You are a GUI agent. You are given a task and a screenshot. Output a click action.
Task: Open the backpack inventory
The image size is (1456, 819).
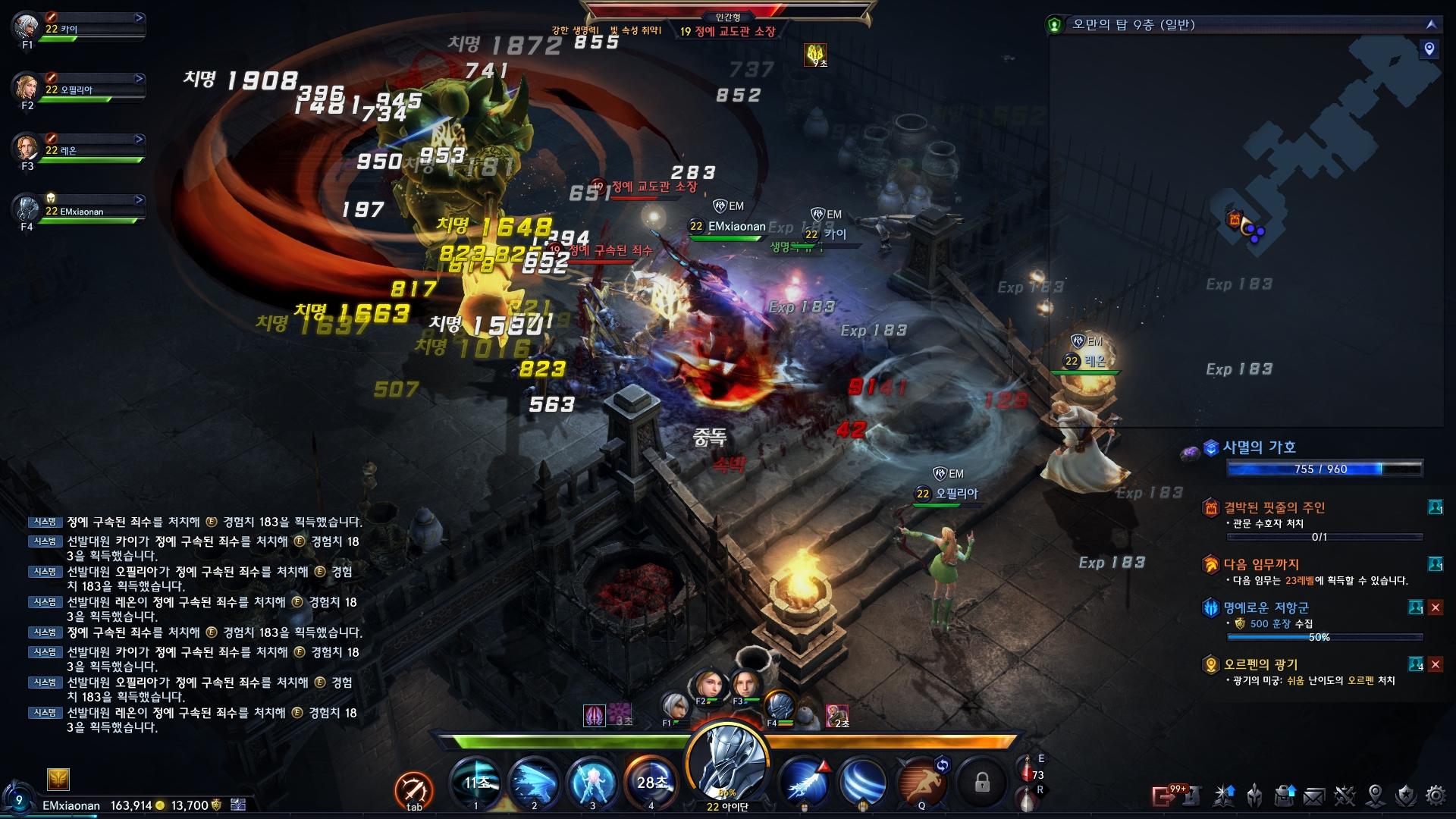coord(1285,795)
